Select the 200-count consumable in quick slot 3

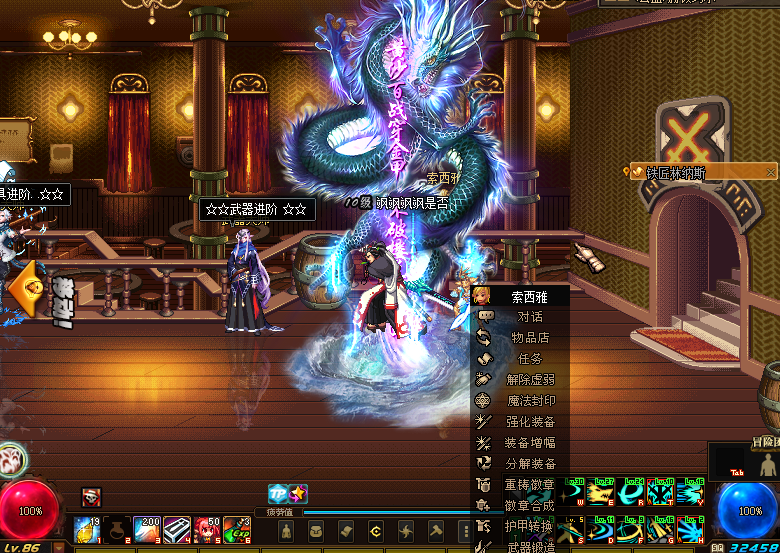pos(147,529)
